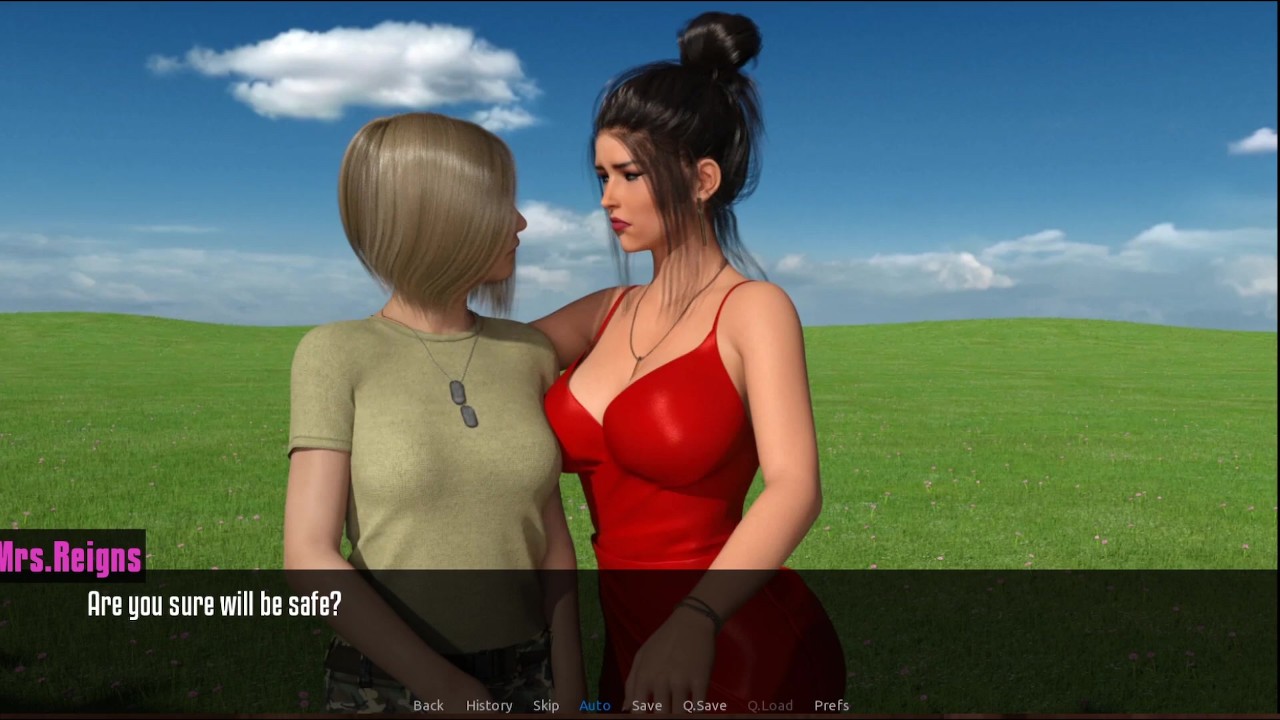Go back one dialogue line
Screen dimensions: 1280x720
(x=428, y=705)
